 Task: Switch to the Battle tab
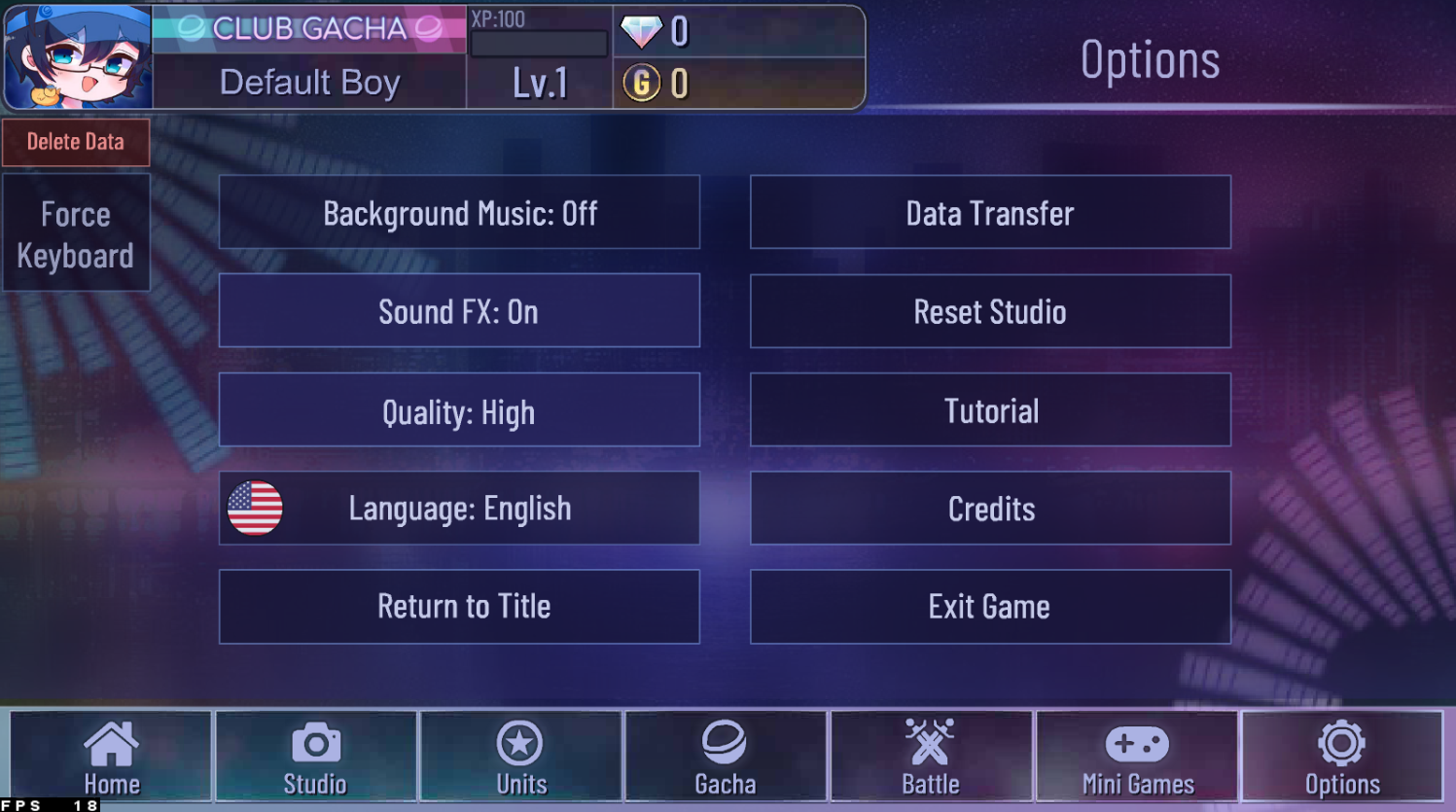(x=931, y=757)
